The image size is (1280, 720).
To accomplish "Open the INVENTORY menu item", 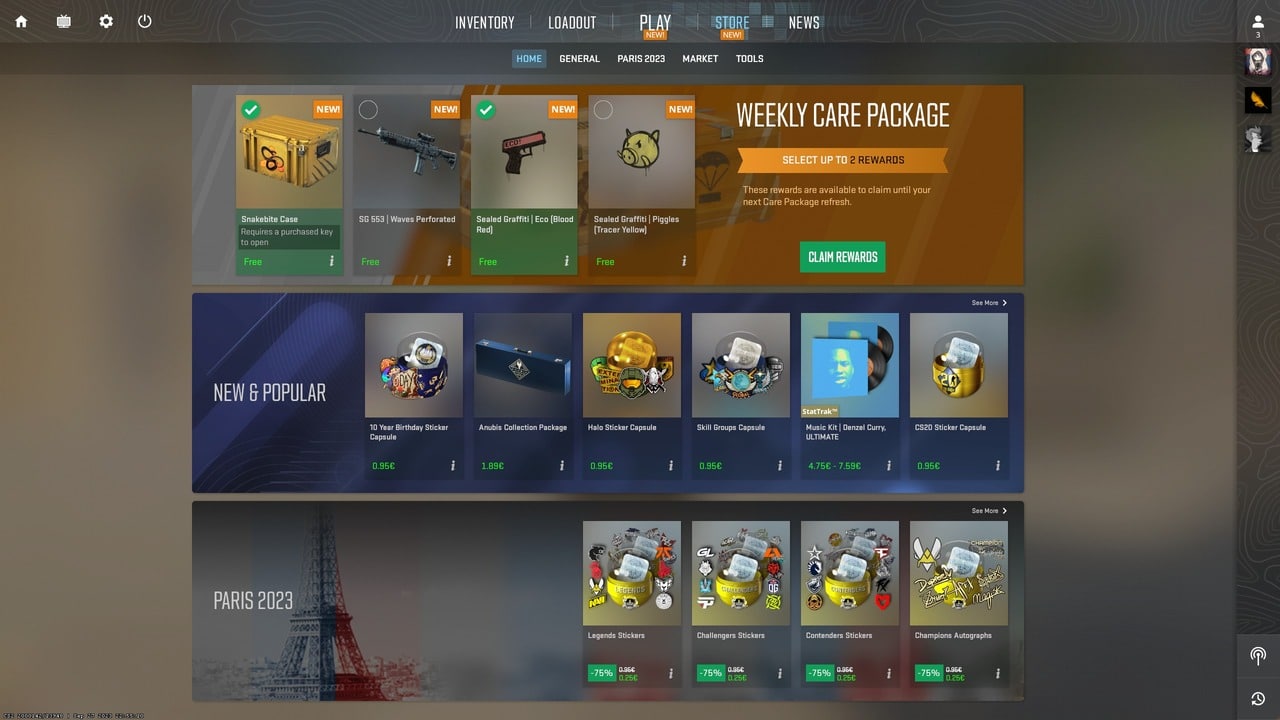I will click(484, 21).
